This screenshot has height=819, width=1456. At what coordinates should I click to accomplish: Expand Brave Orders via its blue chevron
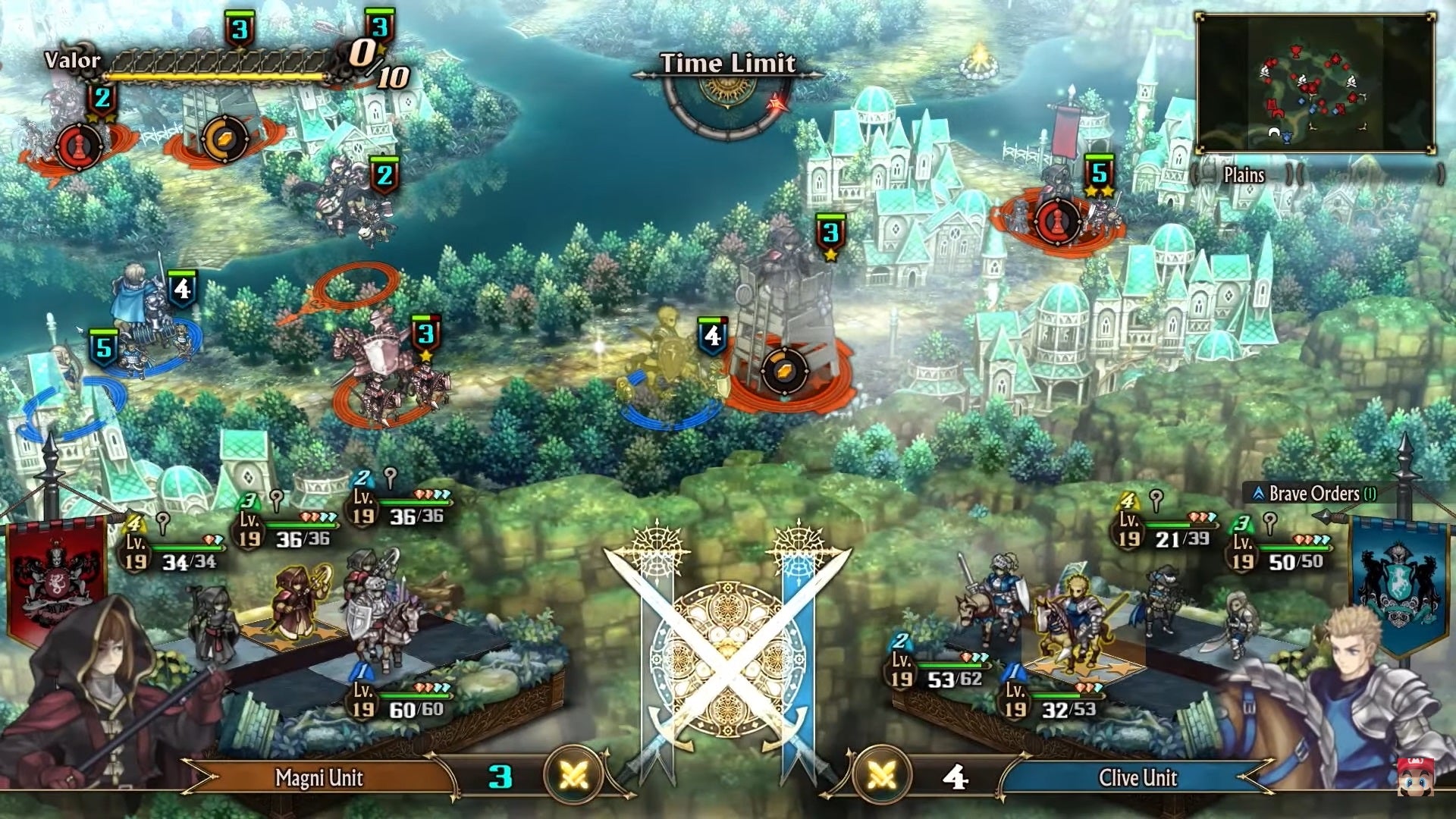1257,493
